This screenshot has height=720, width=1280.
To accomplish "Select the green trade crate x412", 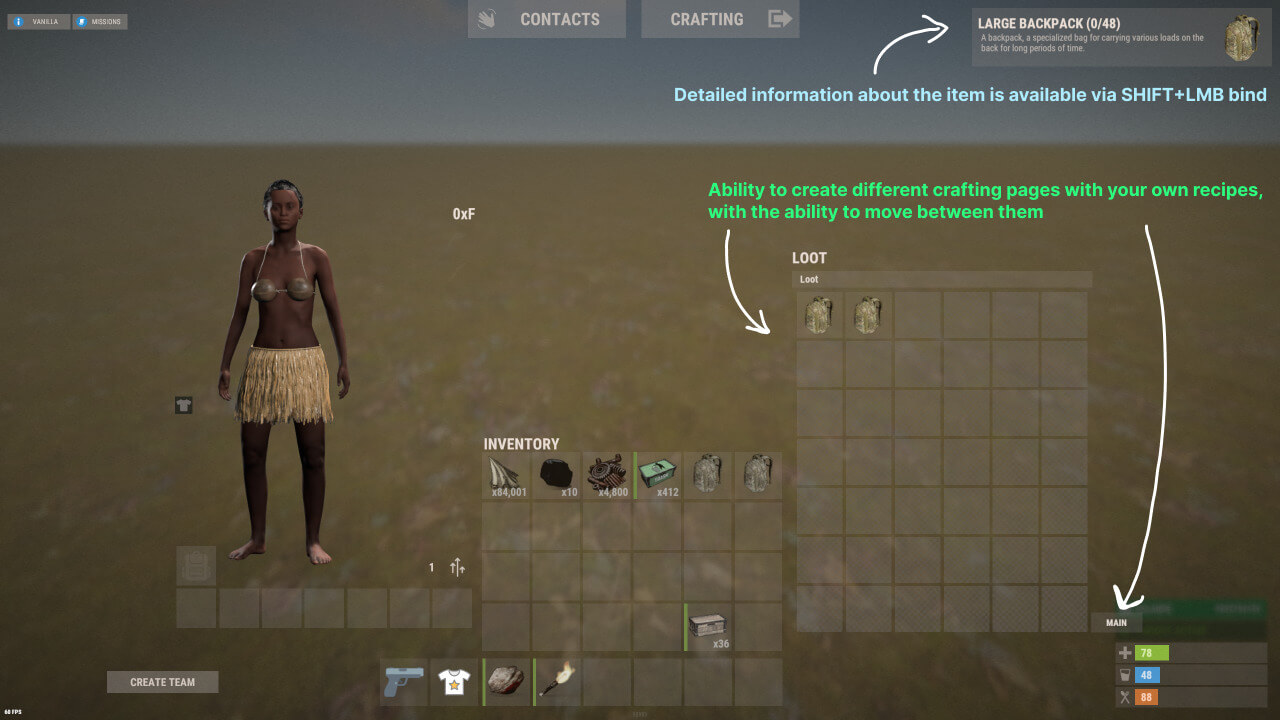I will coord(659,473).
